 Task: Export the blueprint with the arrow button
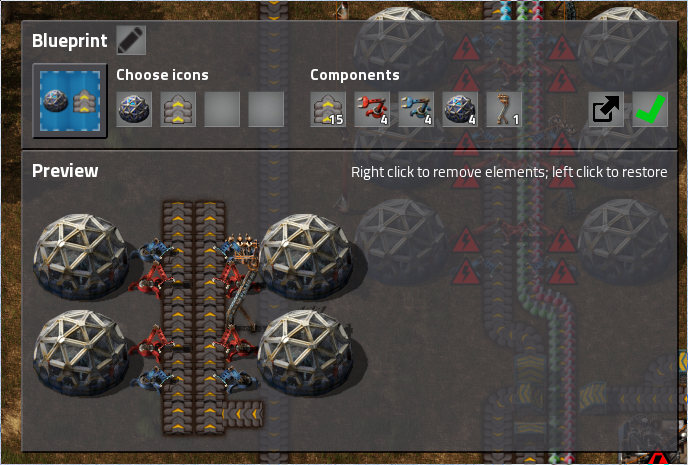pyautogui.click(x=605, y=109)
